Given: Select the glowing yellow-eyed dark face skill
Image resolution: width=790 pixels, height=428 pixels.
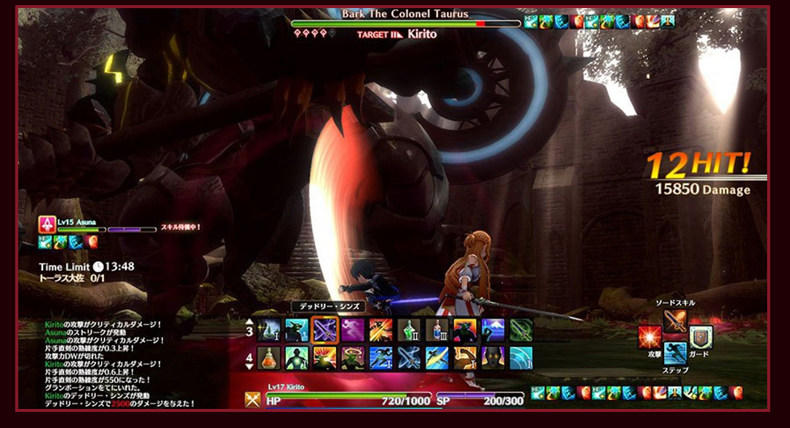Looking at the screenshot, I should tap(493, 358).
